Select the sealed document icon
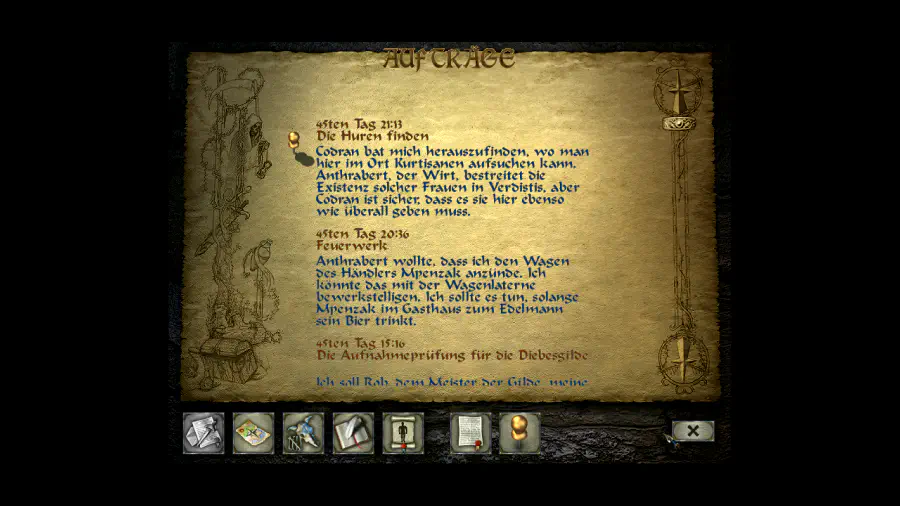 tap(470, 433)
